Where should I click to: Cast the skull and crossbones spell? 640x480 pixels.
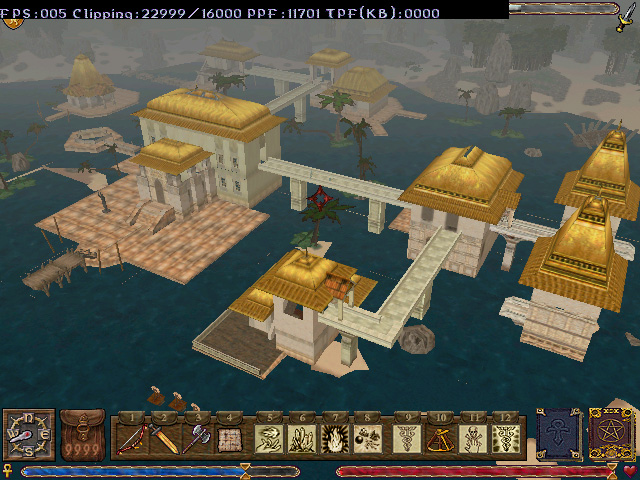point(473,438)
